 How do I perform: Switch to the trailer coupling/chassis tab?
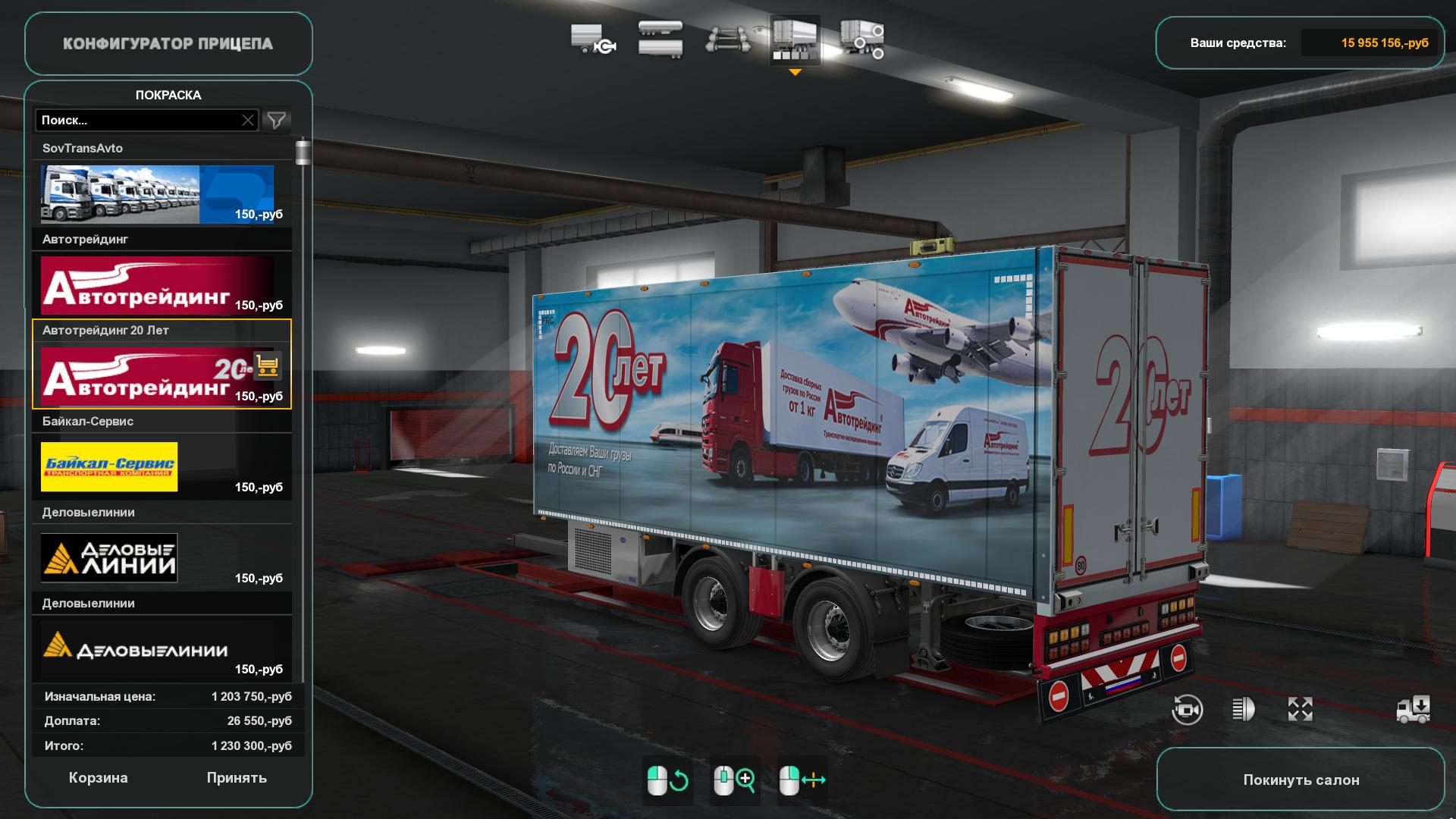pos(592,39)
